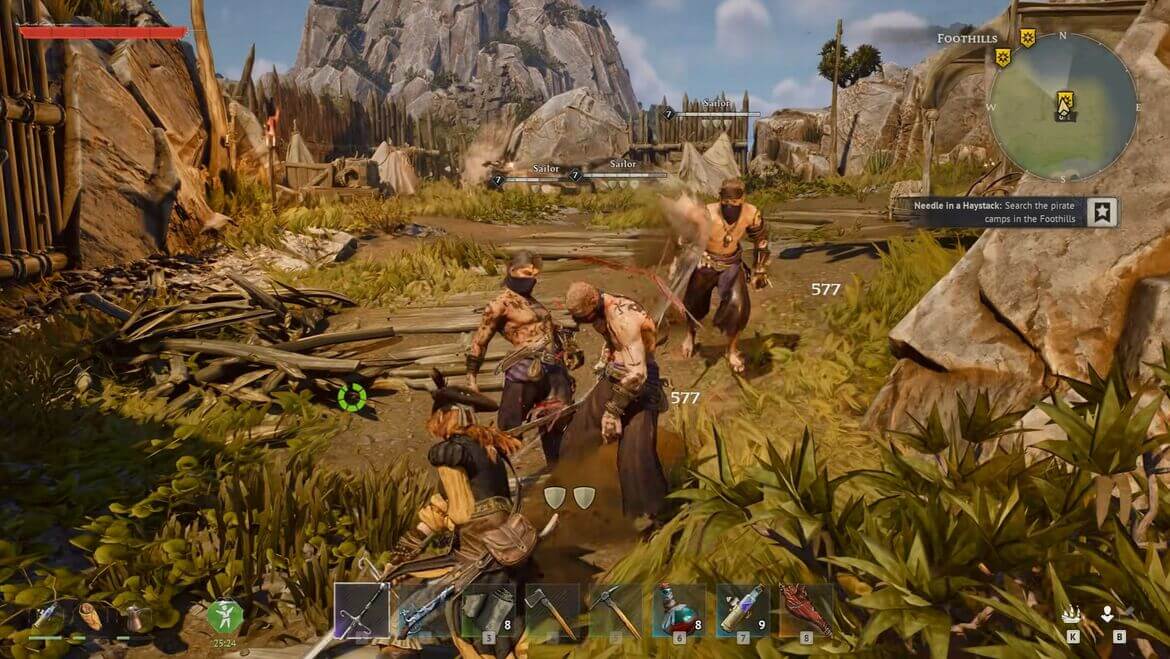Click the Needle in a Haystack quest tracker
Image resolution: width=1170 pixels, height=659 pixels.
point(1000,212)
